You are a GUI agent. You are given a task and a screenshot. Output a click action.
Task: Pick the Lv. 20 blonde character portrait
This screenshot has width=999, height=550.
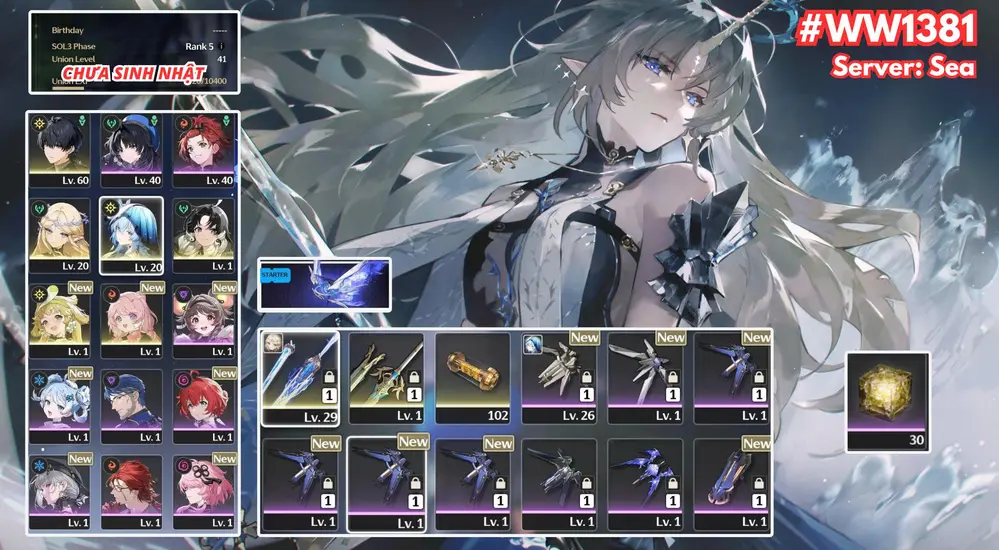(x=62, y=233)
